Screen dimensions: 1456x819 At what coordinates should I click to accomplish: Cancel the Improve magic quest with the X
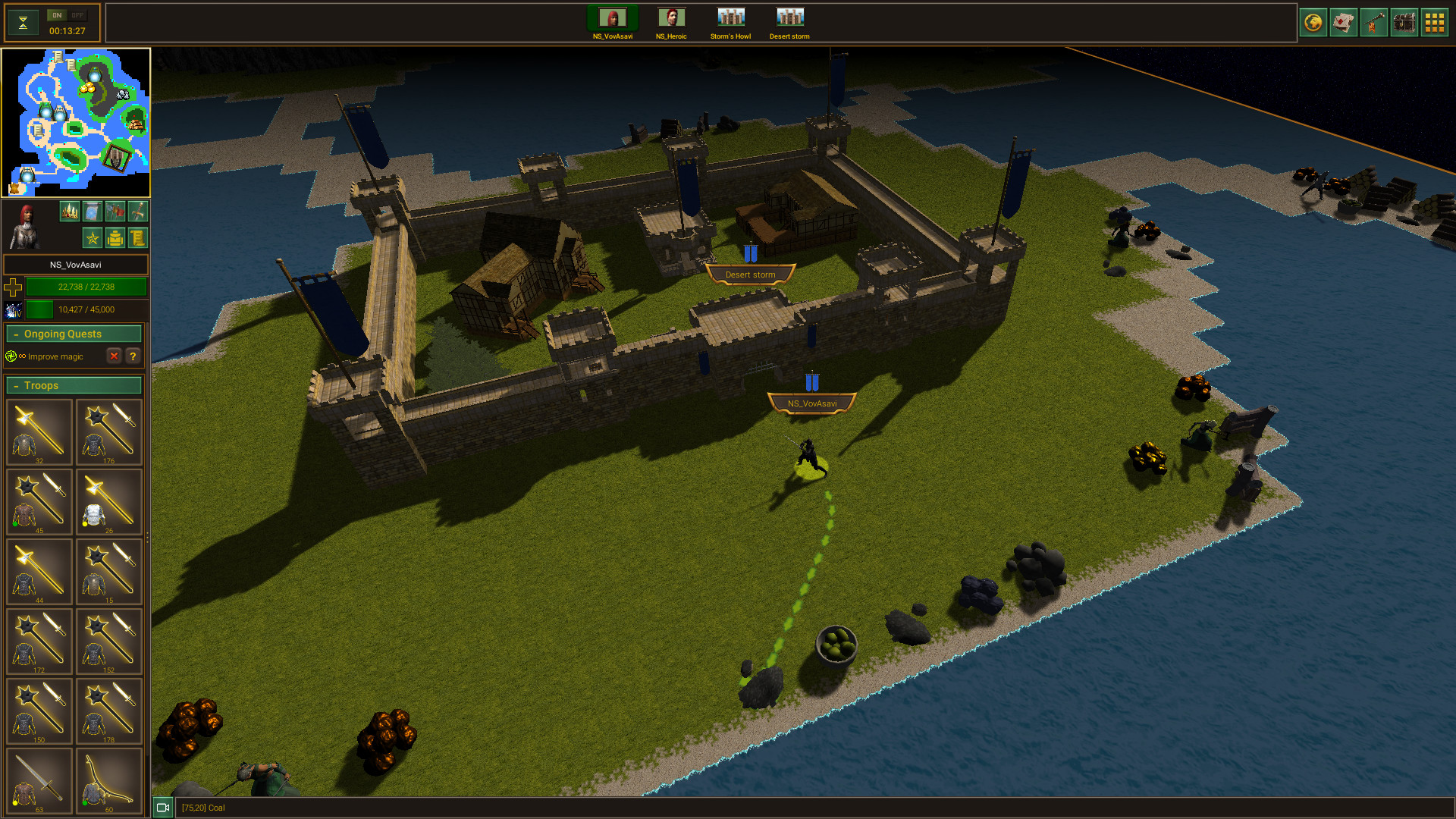[x=115, y=356]
